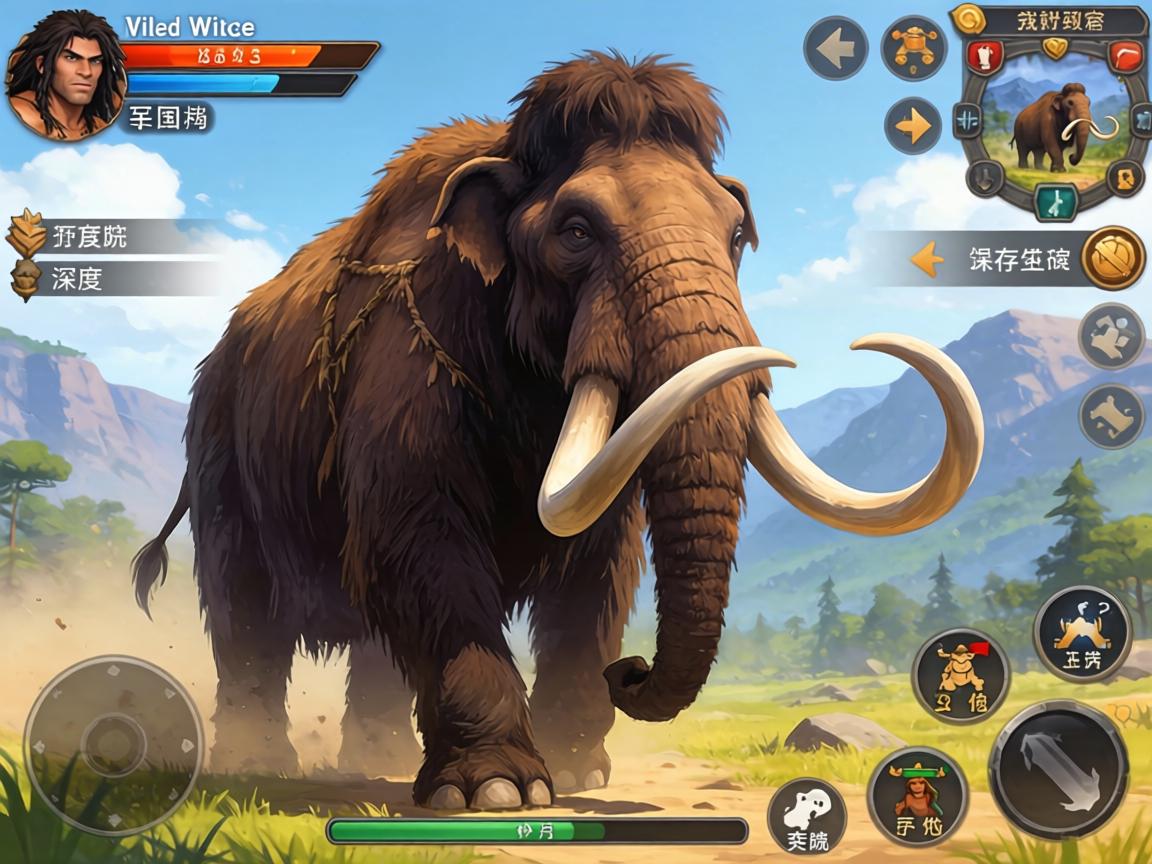The width and height of the screenshot is (1152, 864).
Task: Trigger the orange tent skill button
Action: [1082, 633]
